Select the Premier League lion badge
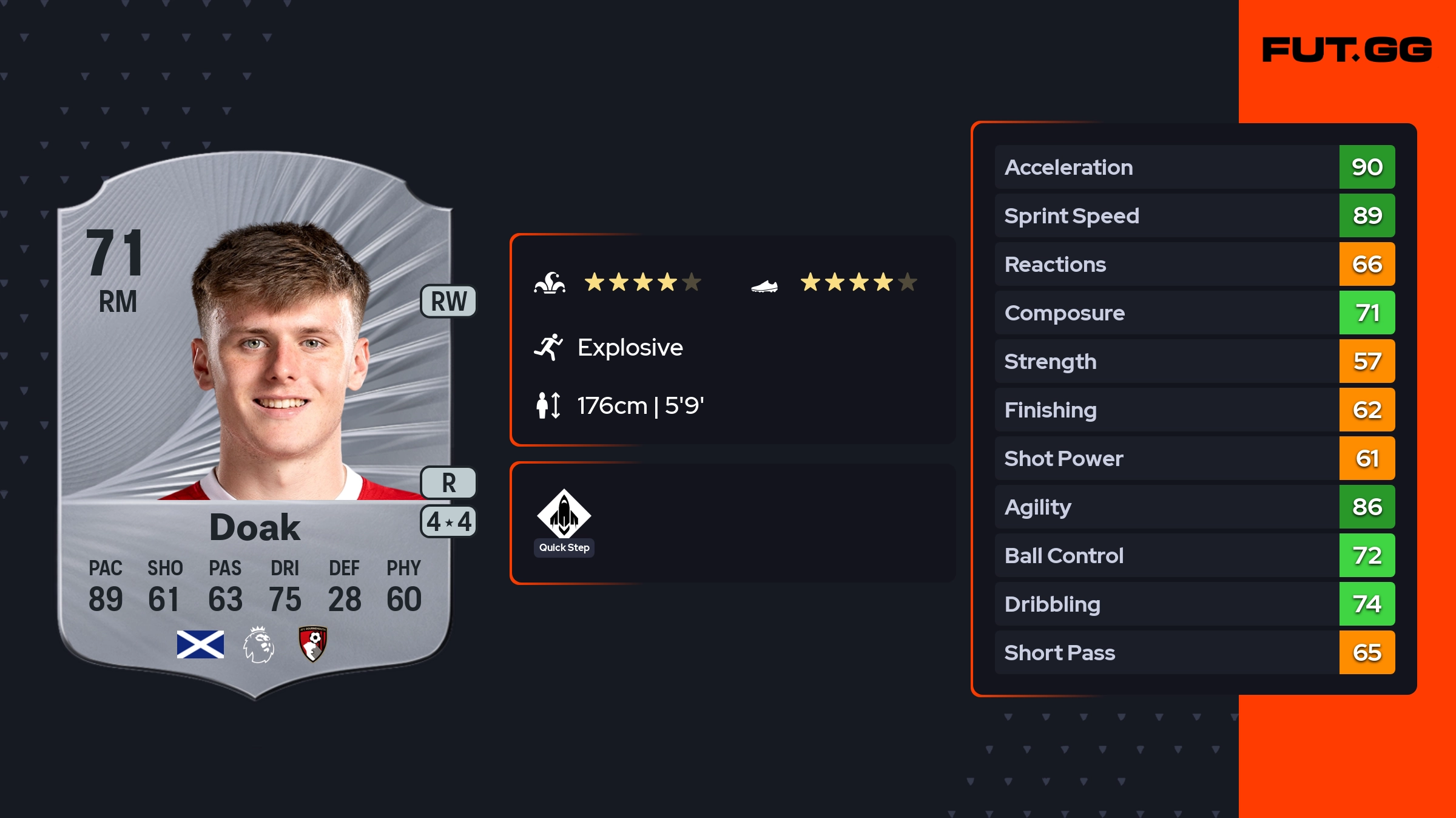The height and width of the screenshot is (818, 1456). tap(258, 644)
